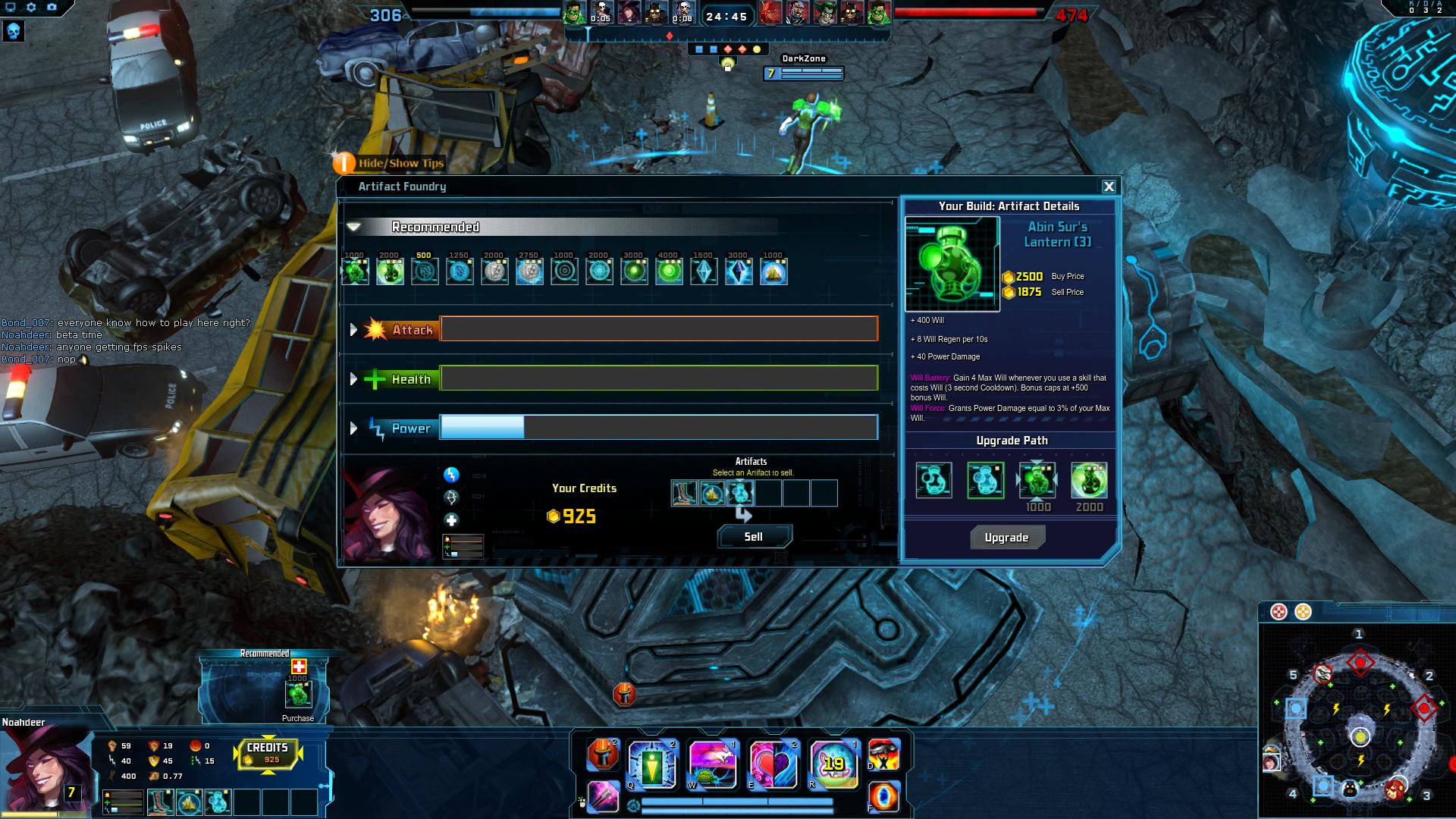1456x819 pixels.
Task: Click the red ping button above minimap
Action: coord(1279,612)
